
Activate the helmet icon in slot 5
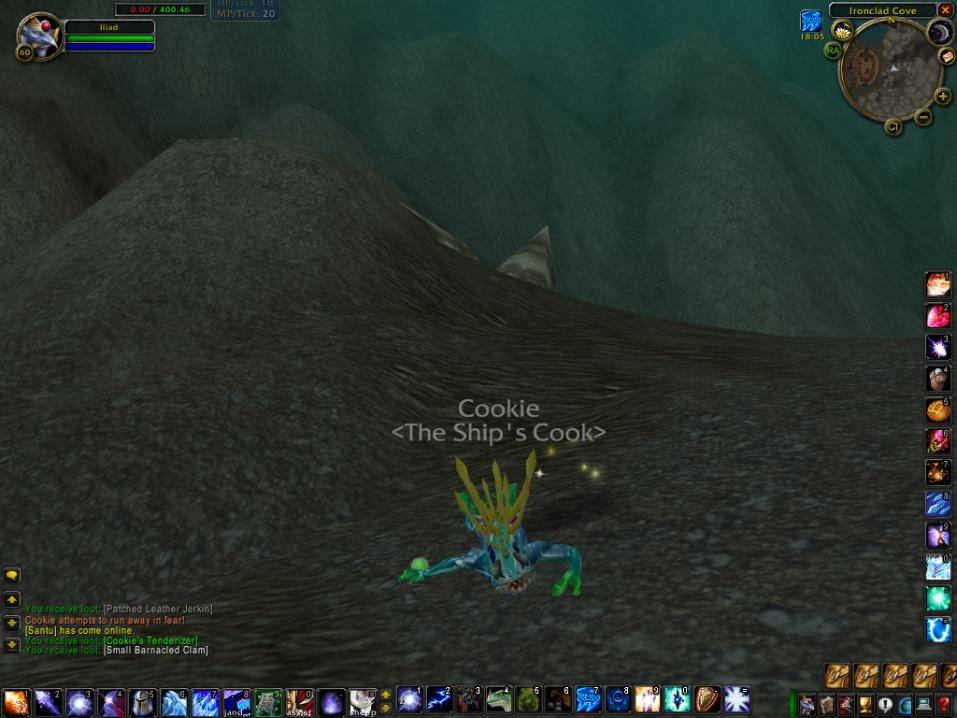[x=143, y=701]
